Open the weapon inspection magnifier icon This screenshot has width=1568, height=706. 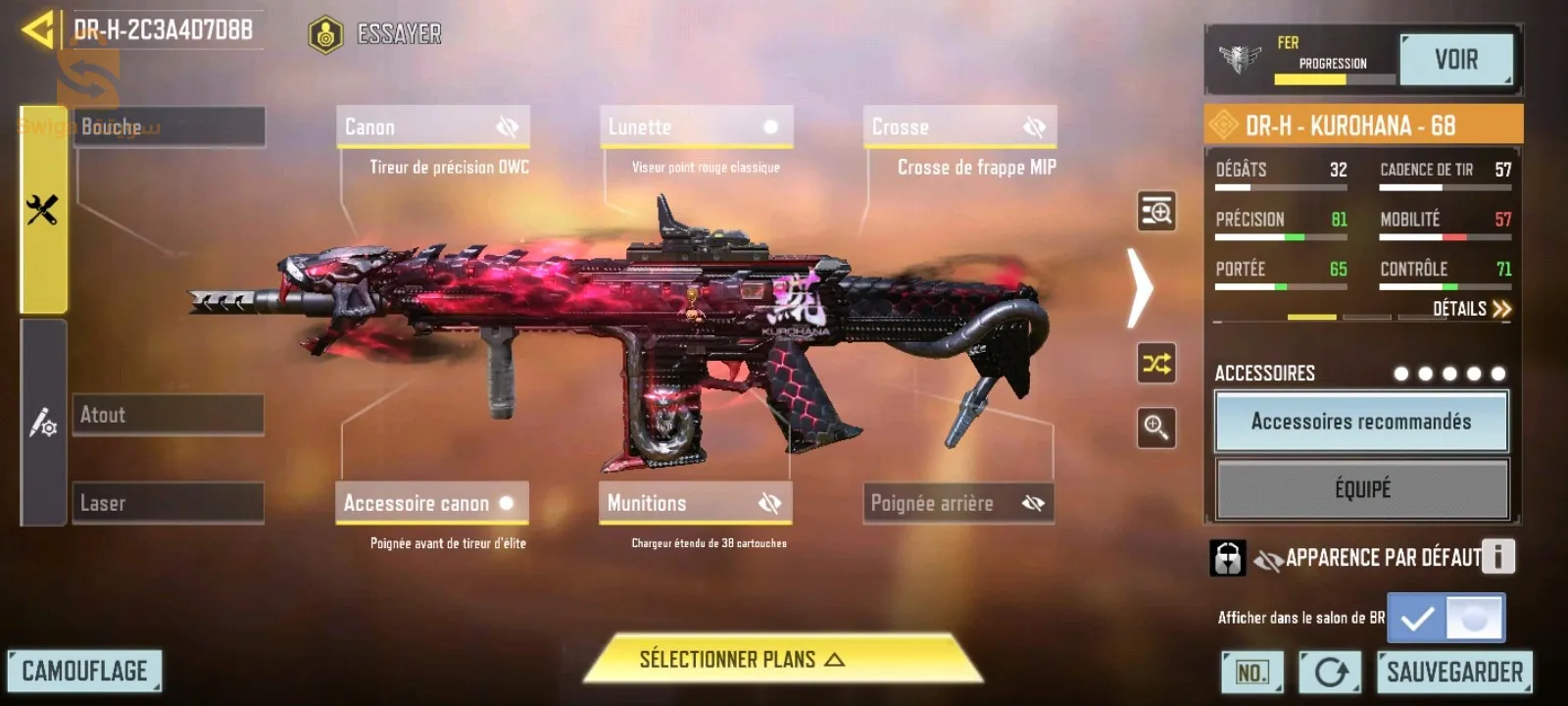1154,213
